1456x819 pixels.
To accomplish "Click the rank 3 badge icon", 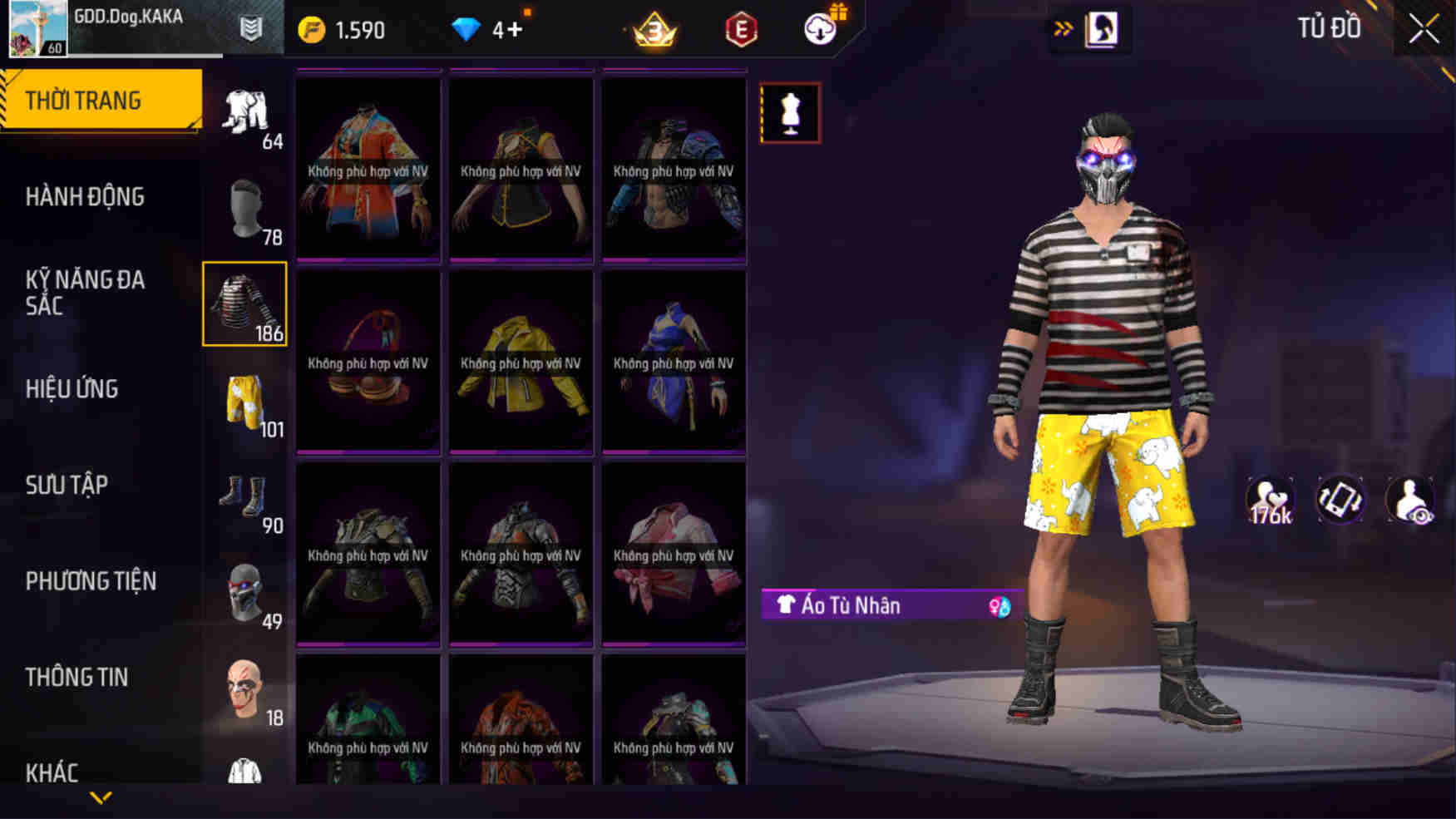I will click(x=656, y=29).
